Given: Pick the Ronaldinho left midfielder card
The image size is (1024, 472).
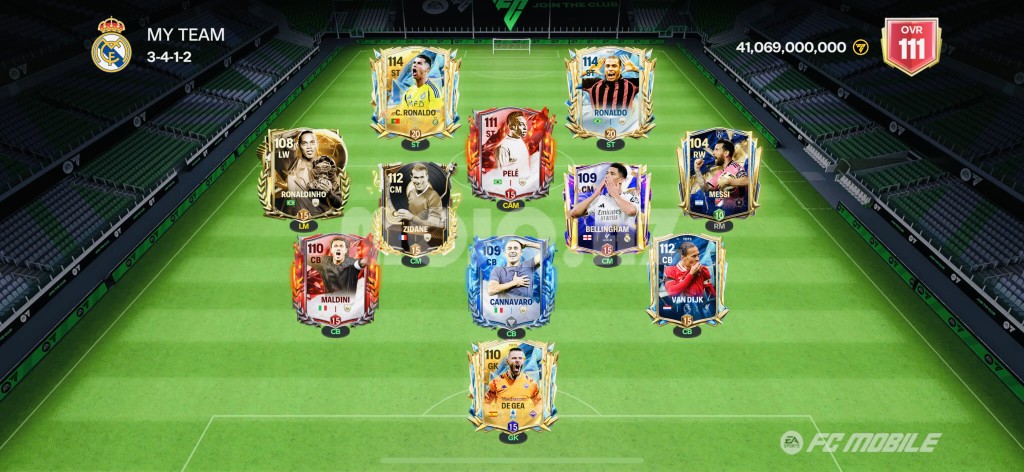Looking at the screenshot, I should point(303,173).
